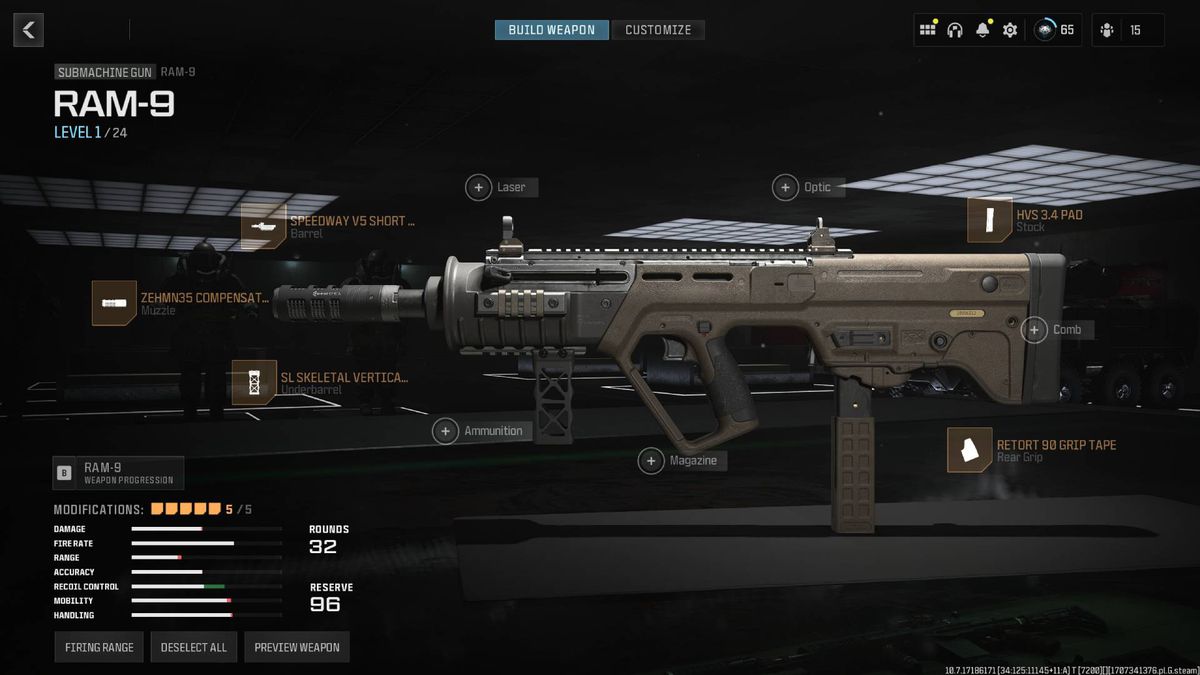Switch to the Customize tab
Image resolution: width=1200 pixels, height=675 pixels.
tap(658, 30)
